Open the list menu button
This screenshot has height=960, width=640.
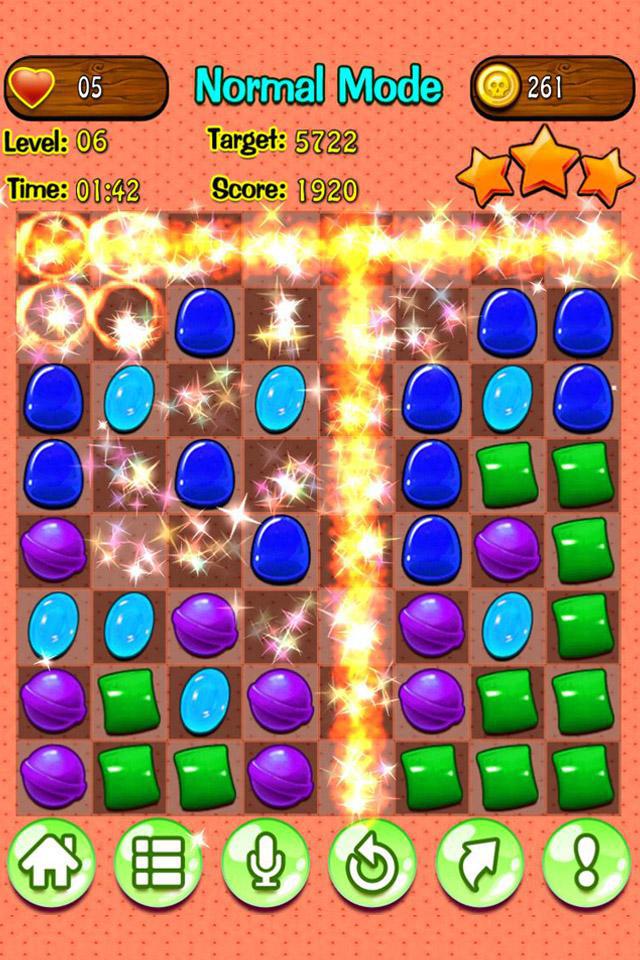pos(158,863)
